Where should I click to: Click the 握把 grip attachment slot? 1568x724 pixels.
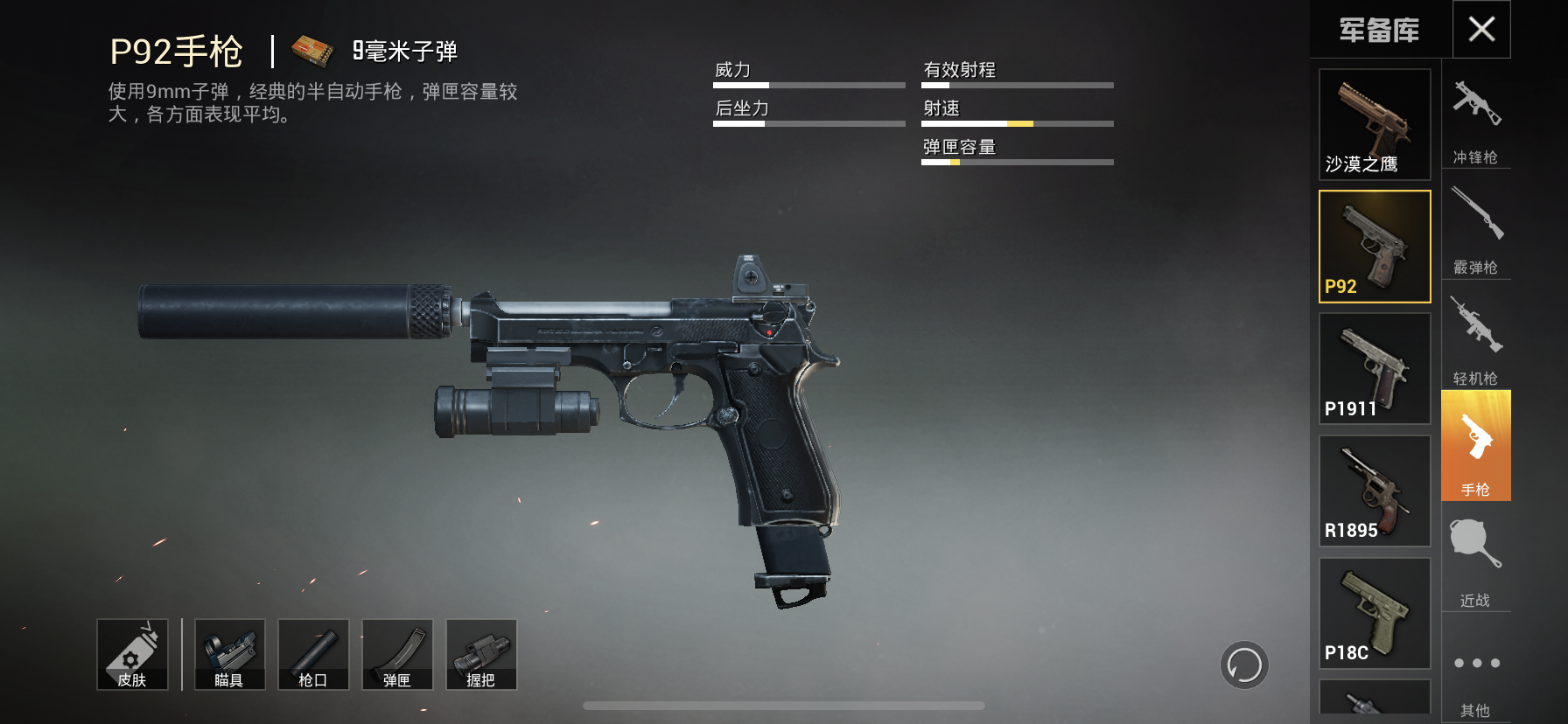pyautogui.click(x=481, y=654)
